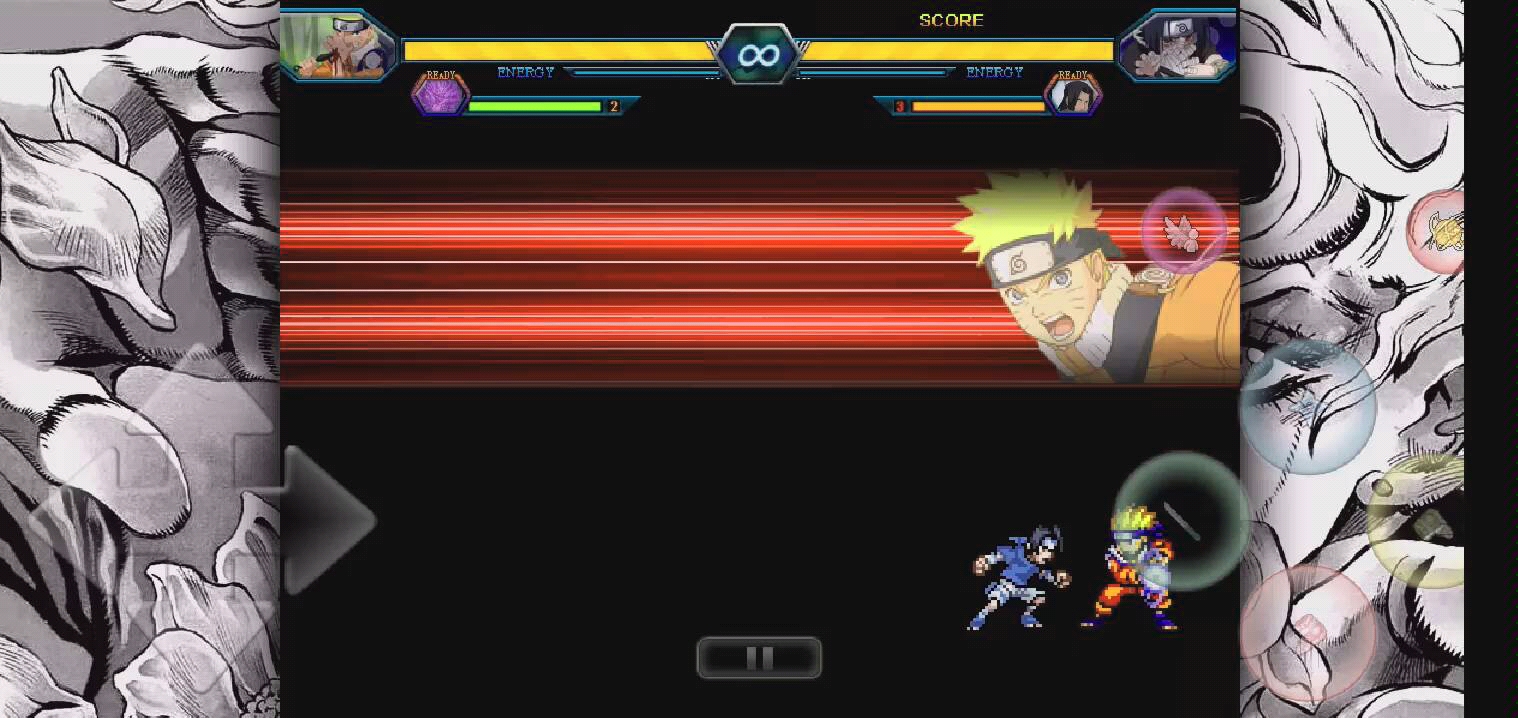Tap the large blue bubble button
The image size is (1518, 718).
click(x=1307, y=405)
